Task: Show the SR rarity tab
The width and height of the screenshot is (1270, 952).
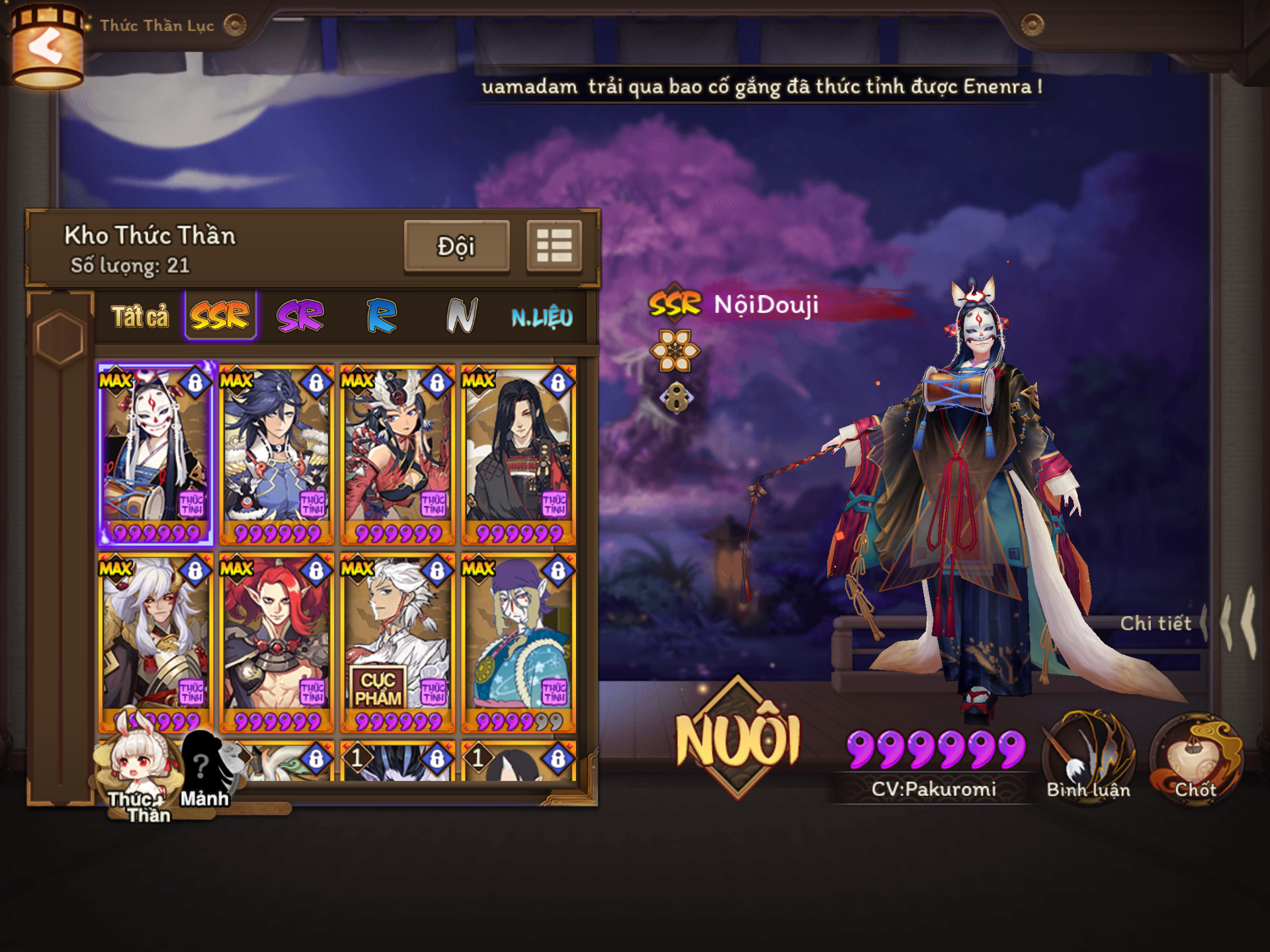Action: pyautogui.click(x=301, y=316)
